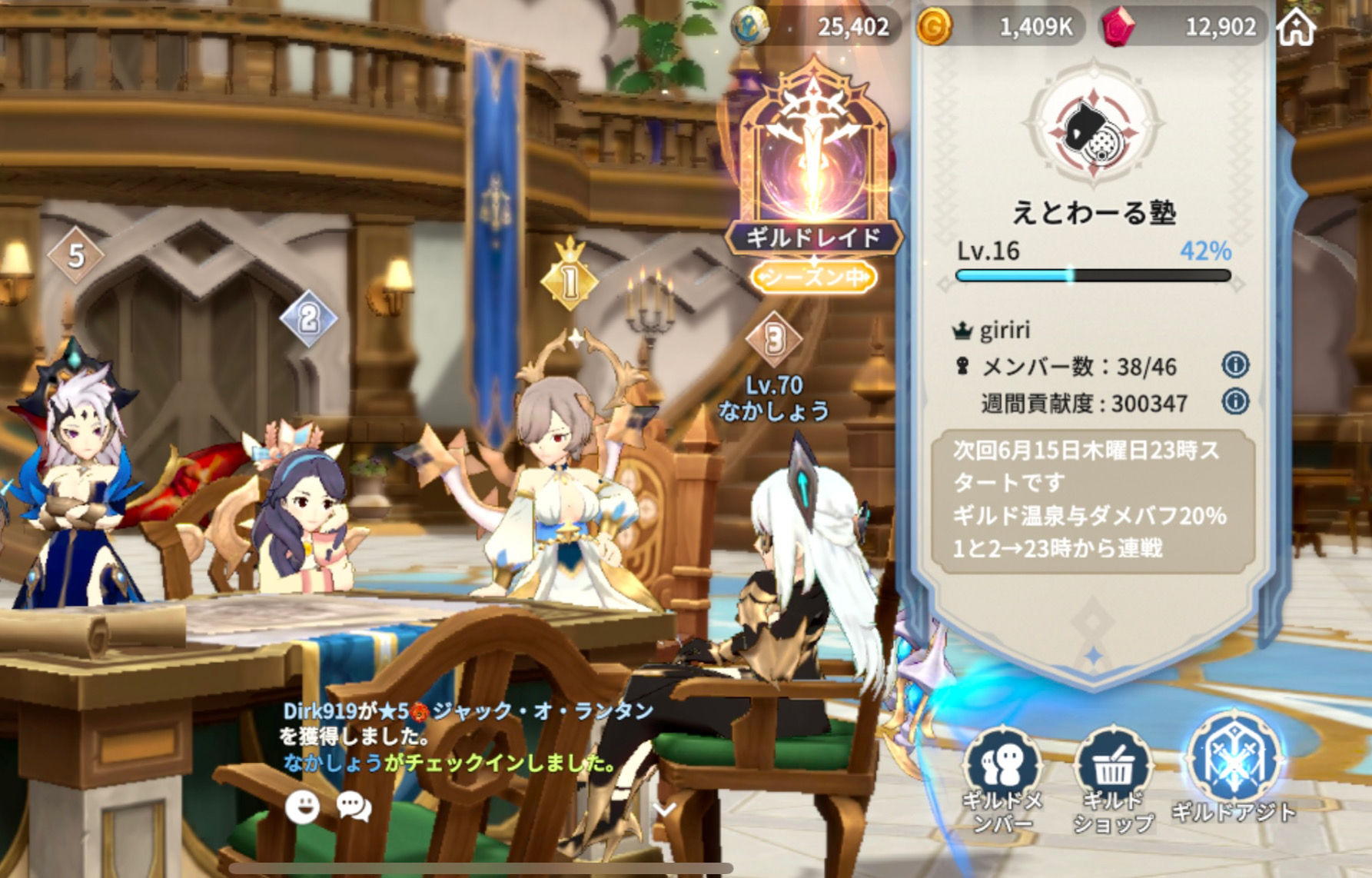Tap the red gem currency
The image size is (1372, 878).
(1118, 28)
